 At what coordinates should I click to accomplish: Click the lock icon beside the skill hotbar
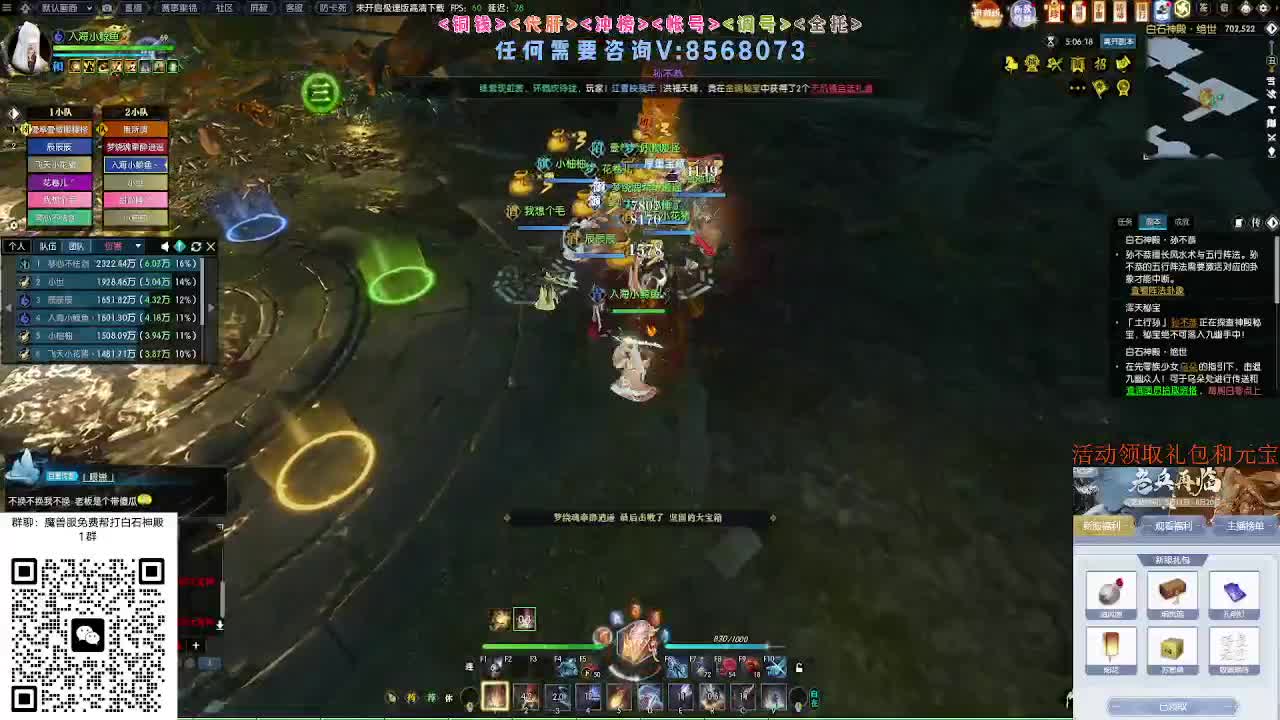pos(797,667)
